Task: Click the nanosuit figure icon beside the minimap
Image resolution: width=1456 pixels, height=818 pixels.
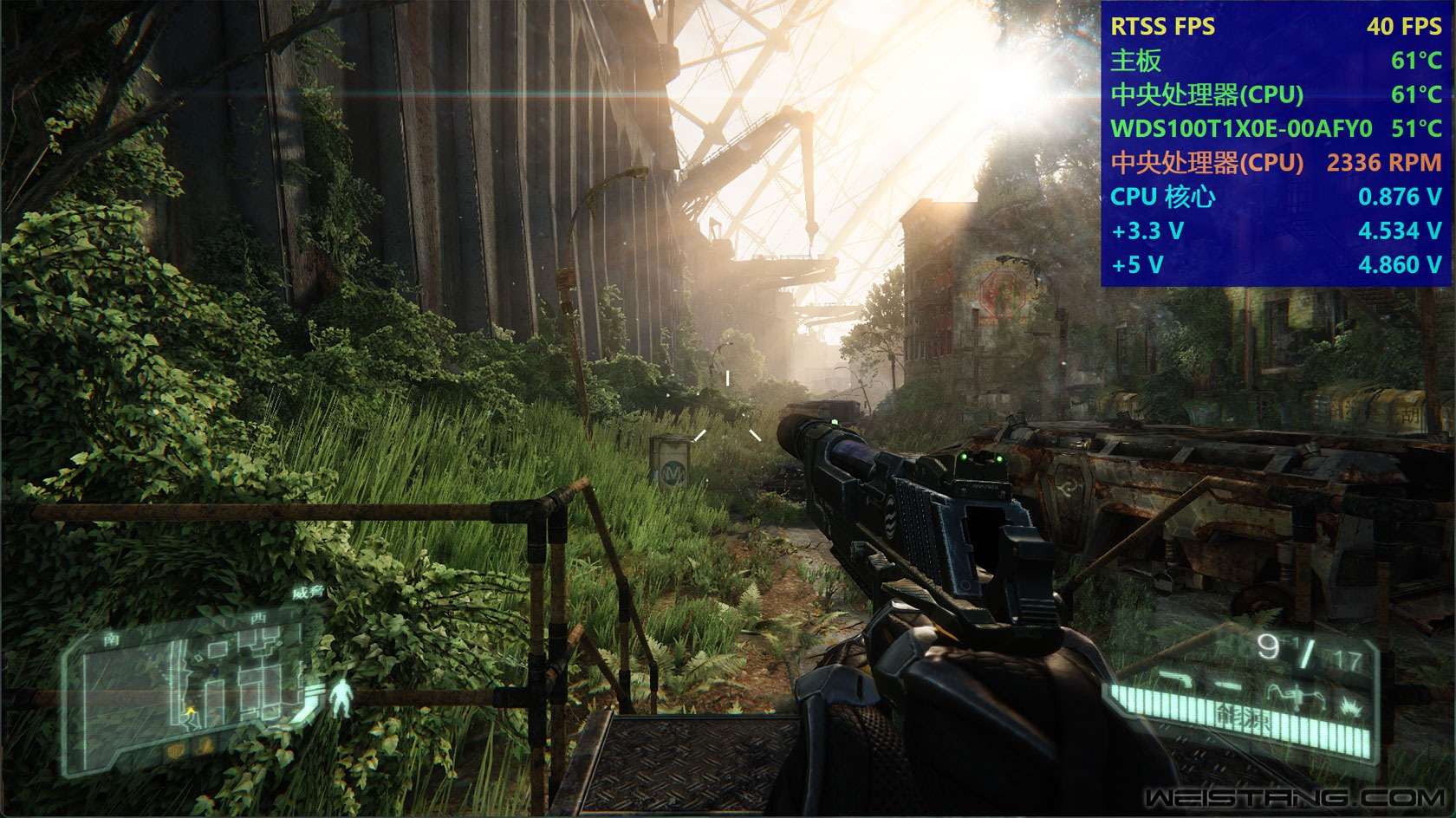Action: click(x=341, y=696)
